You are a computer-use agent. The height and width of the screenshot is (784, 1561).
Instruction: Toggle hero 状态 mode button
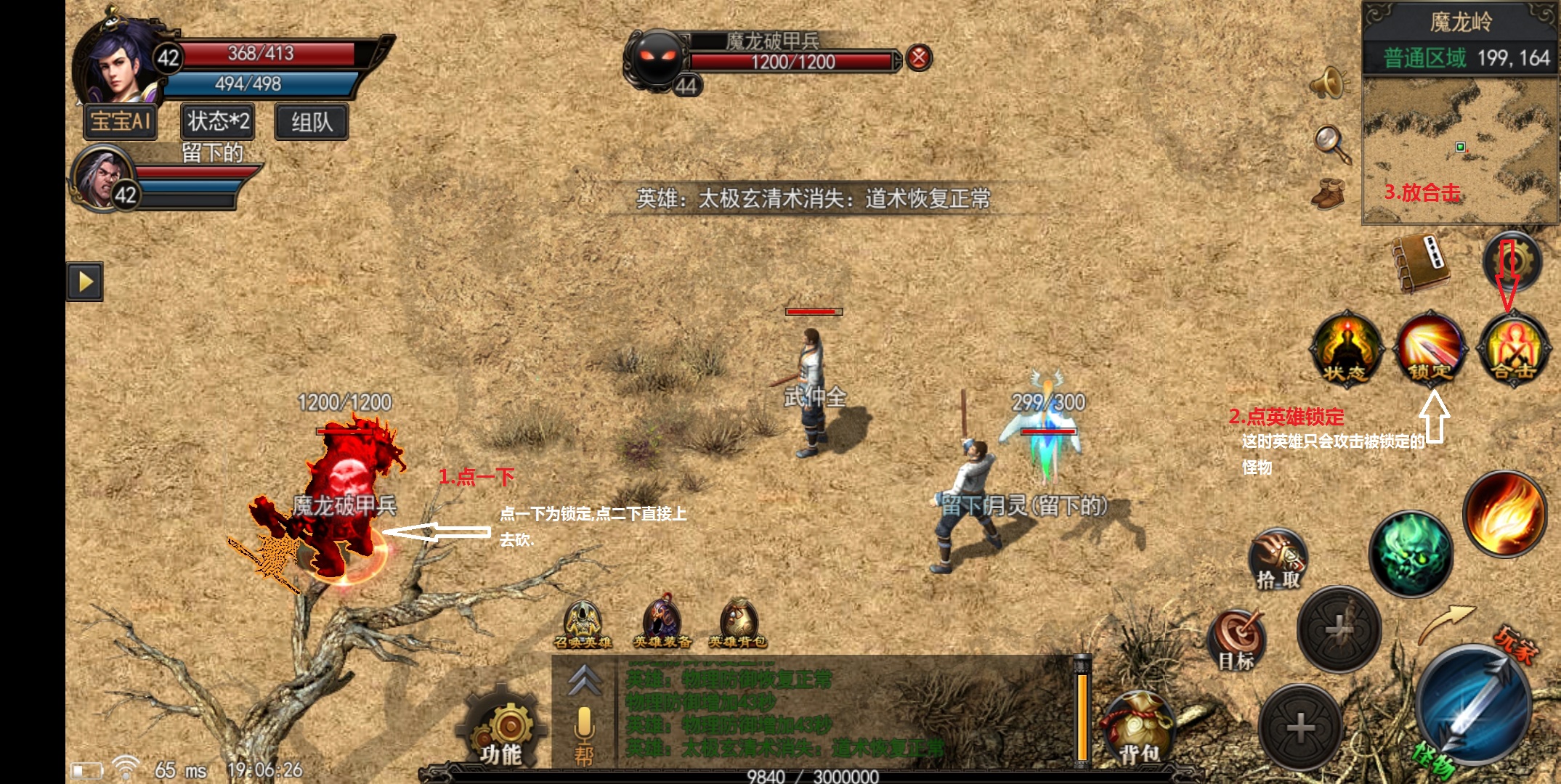pos(1346,348)
